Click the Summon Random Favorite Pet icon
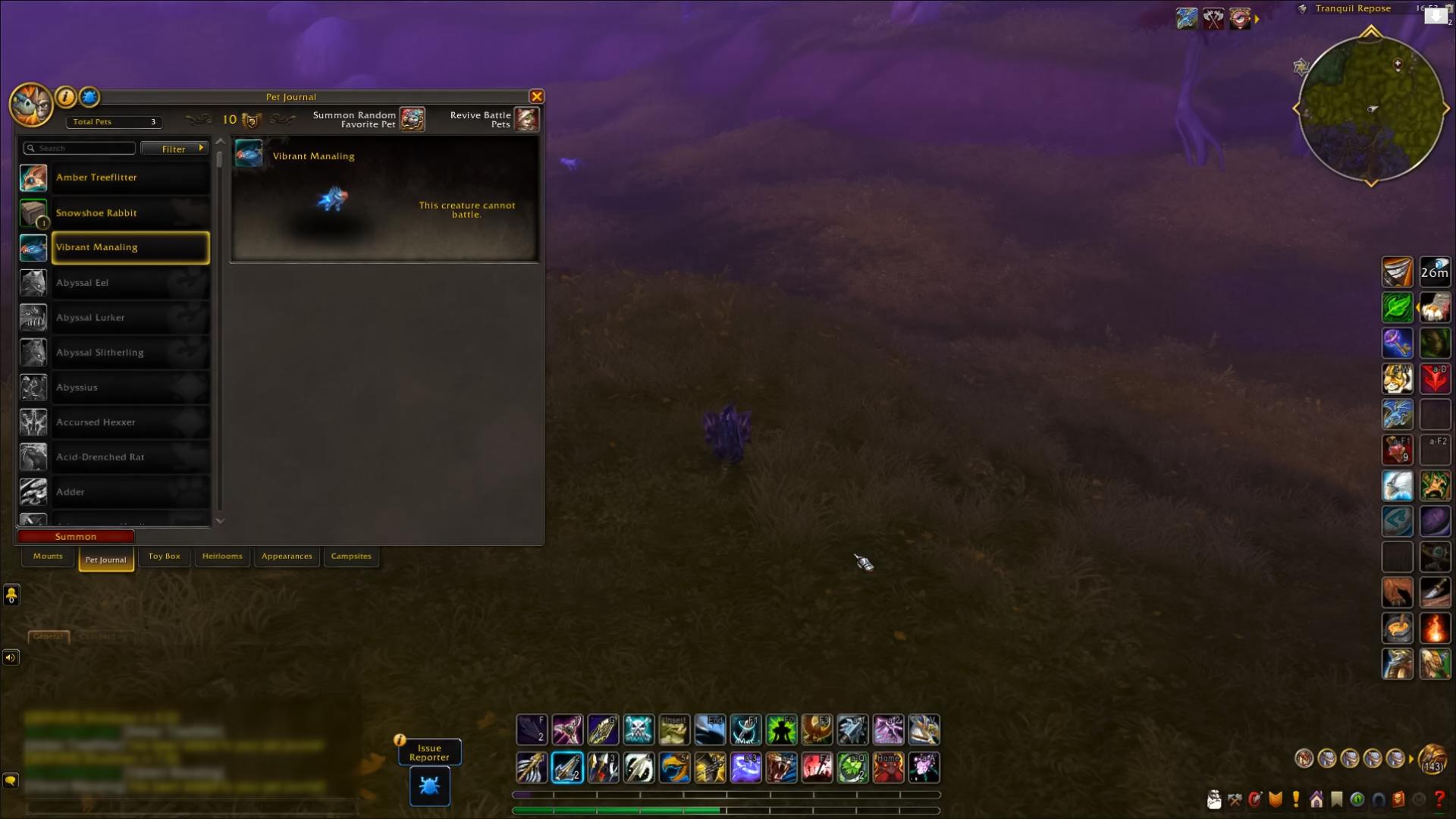1456x819 pixels. [413, 119]
